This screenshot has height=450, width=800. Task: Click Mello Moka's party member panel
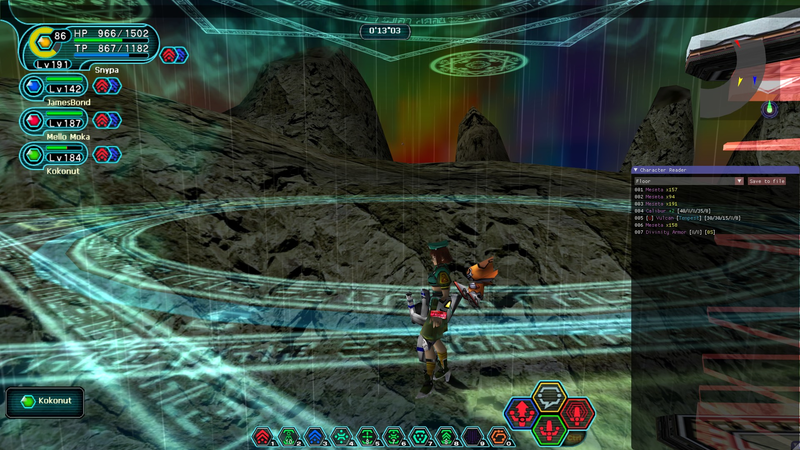(70, 121)
